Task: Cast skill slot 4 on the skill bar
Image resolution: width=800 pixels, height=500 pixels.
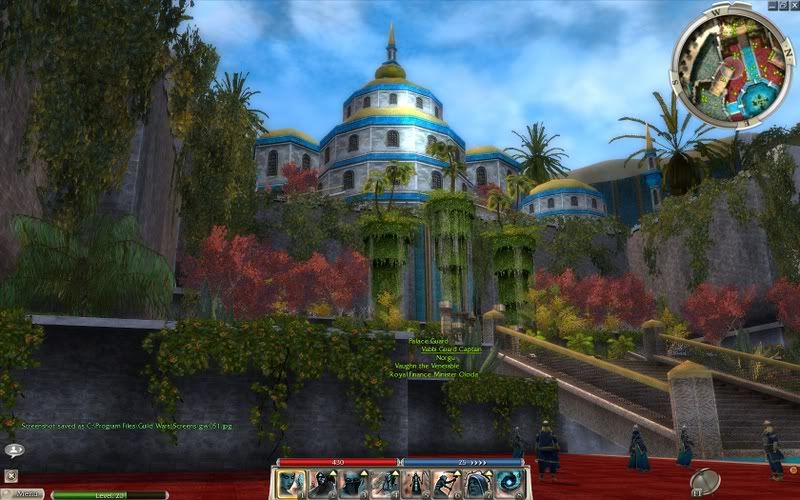Action: (387, 484)
